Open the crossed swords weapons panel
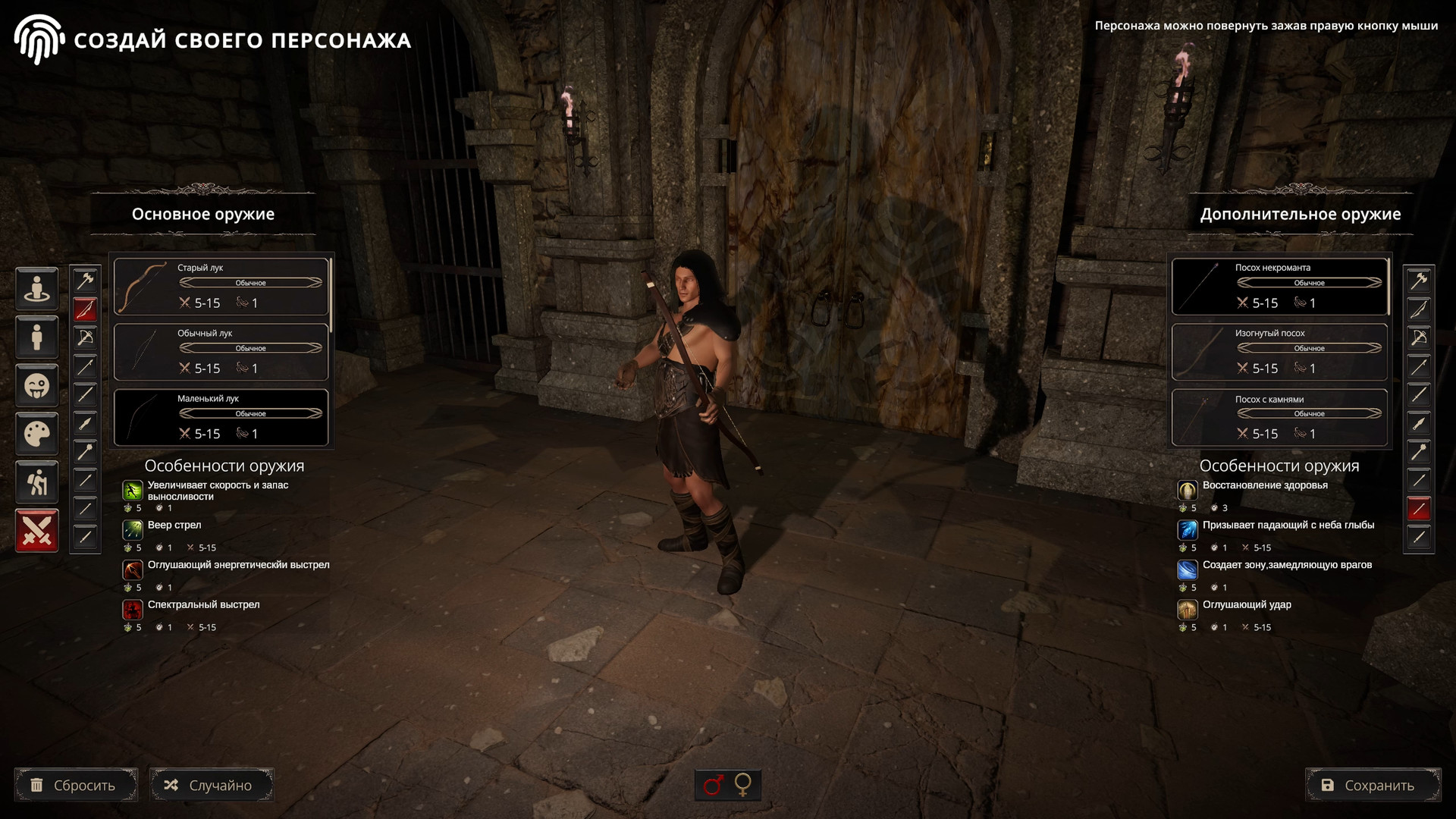 pos(36,530)
